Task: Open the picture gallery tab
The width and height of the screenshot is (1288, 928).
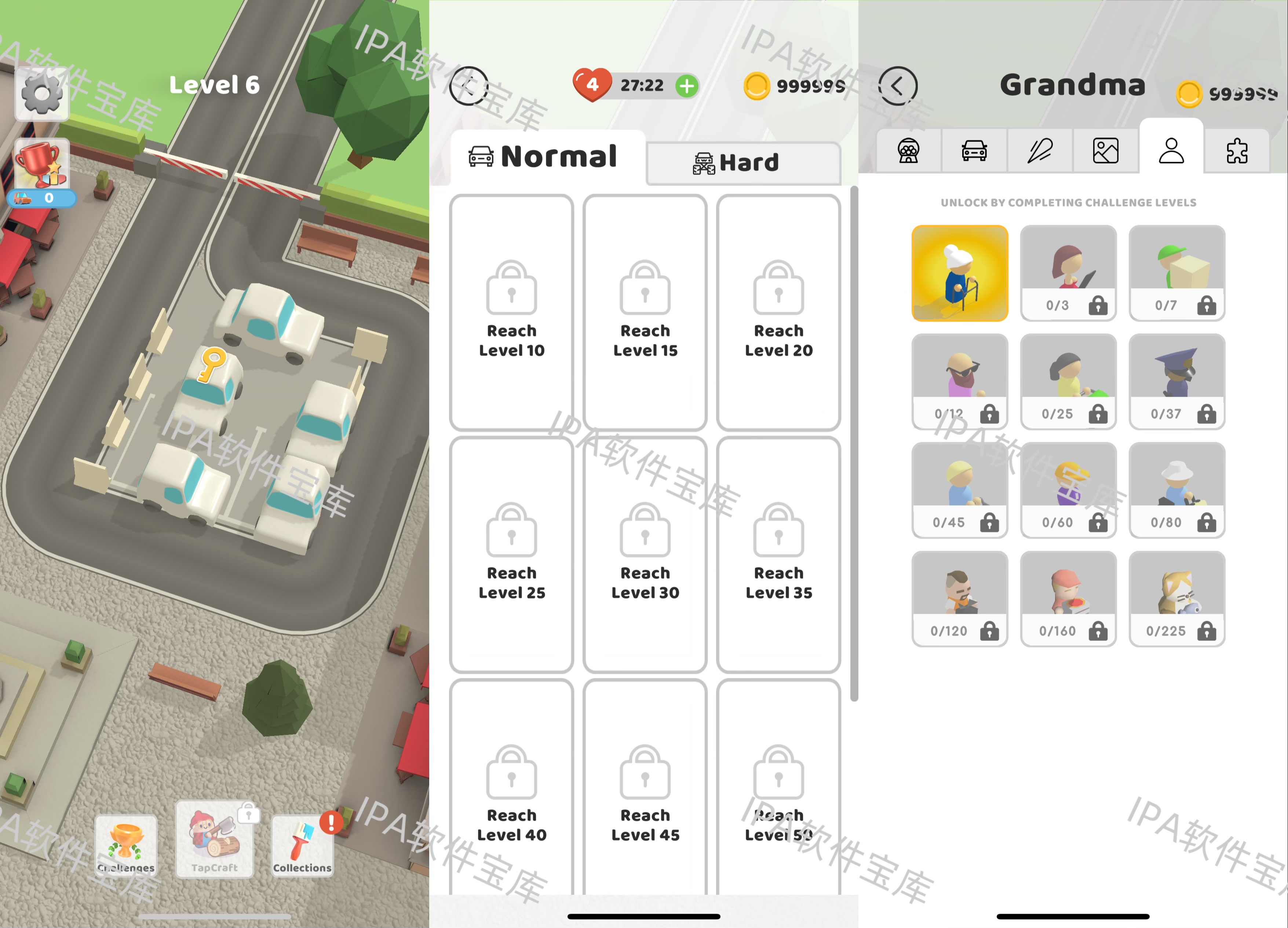Action: 1105,151
